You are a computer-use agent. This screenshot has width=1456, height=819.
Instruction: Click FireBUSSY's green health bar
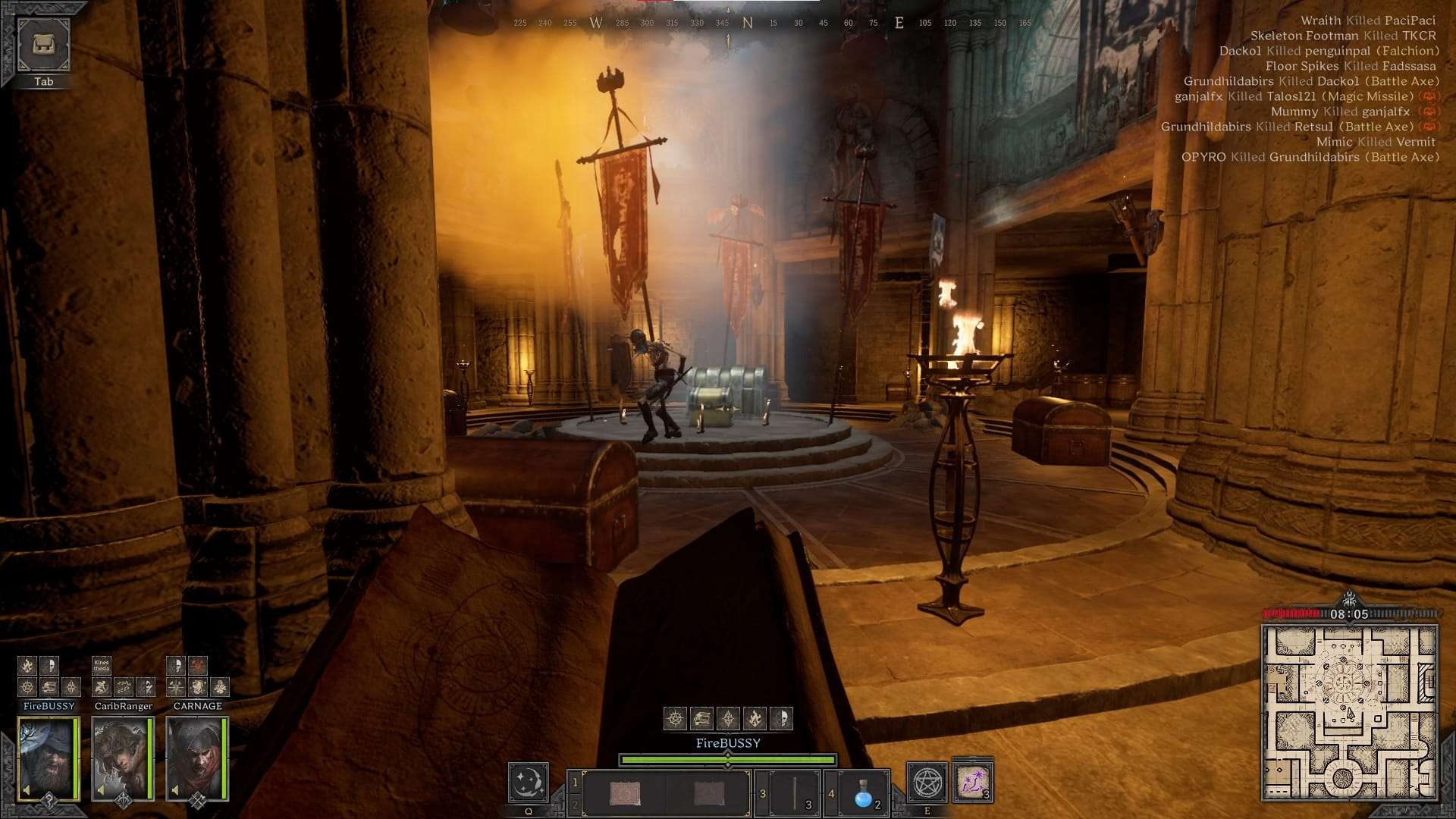(728, 759)
